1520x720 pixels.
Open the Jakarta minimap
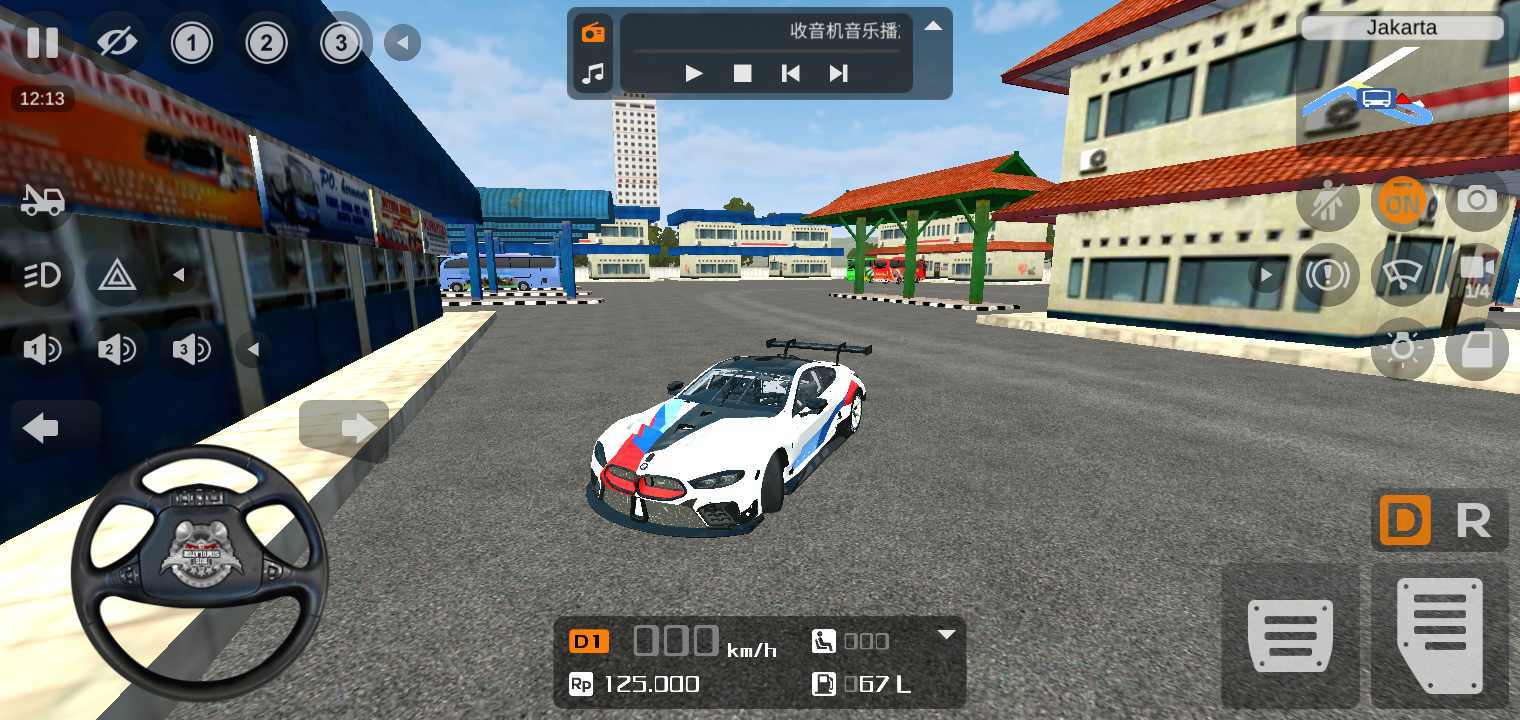coord(1401,90)
